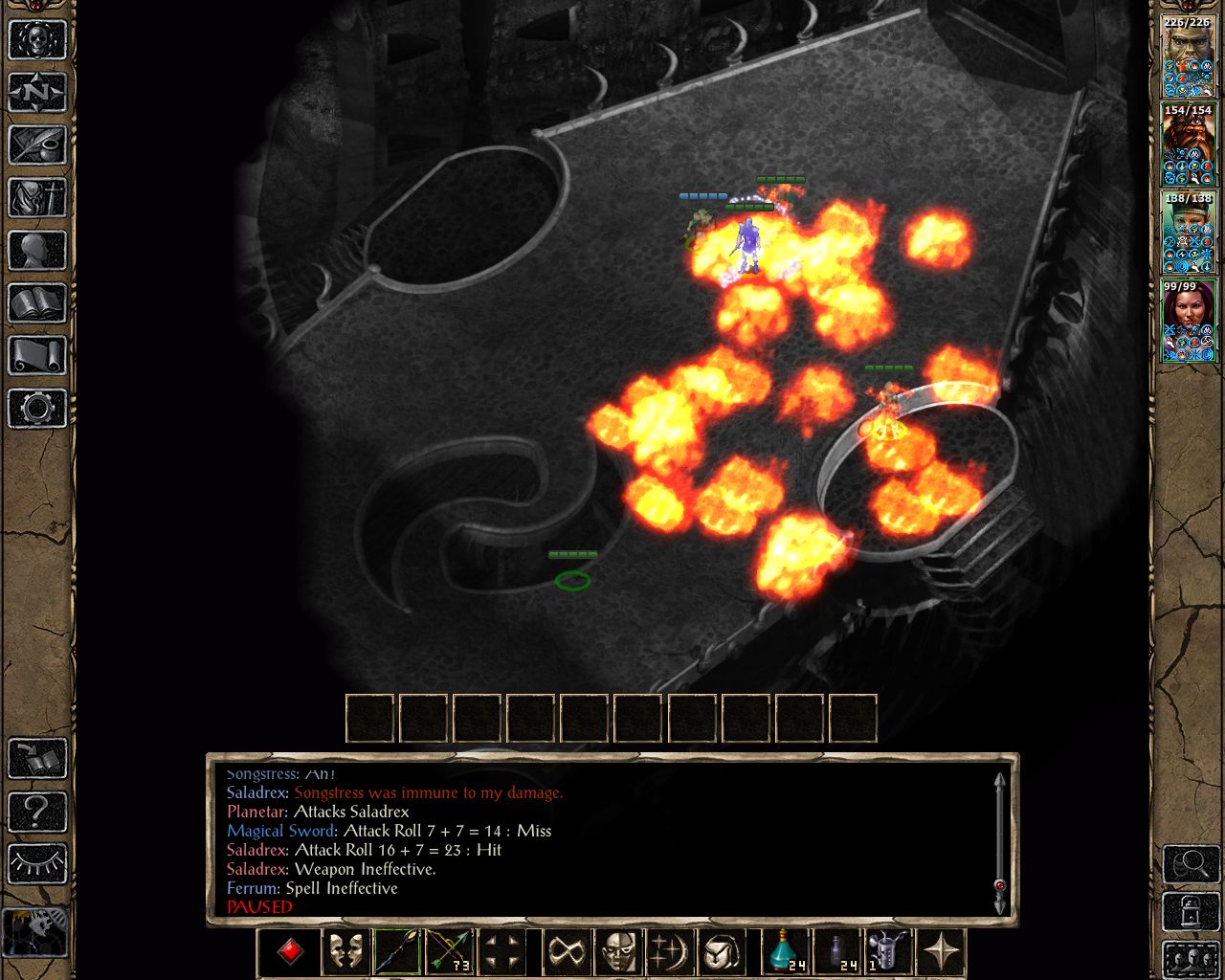This screenshot has width=1225, height=980.
Task: Open the mage spellbook
Action: click(x=37, y=303)
